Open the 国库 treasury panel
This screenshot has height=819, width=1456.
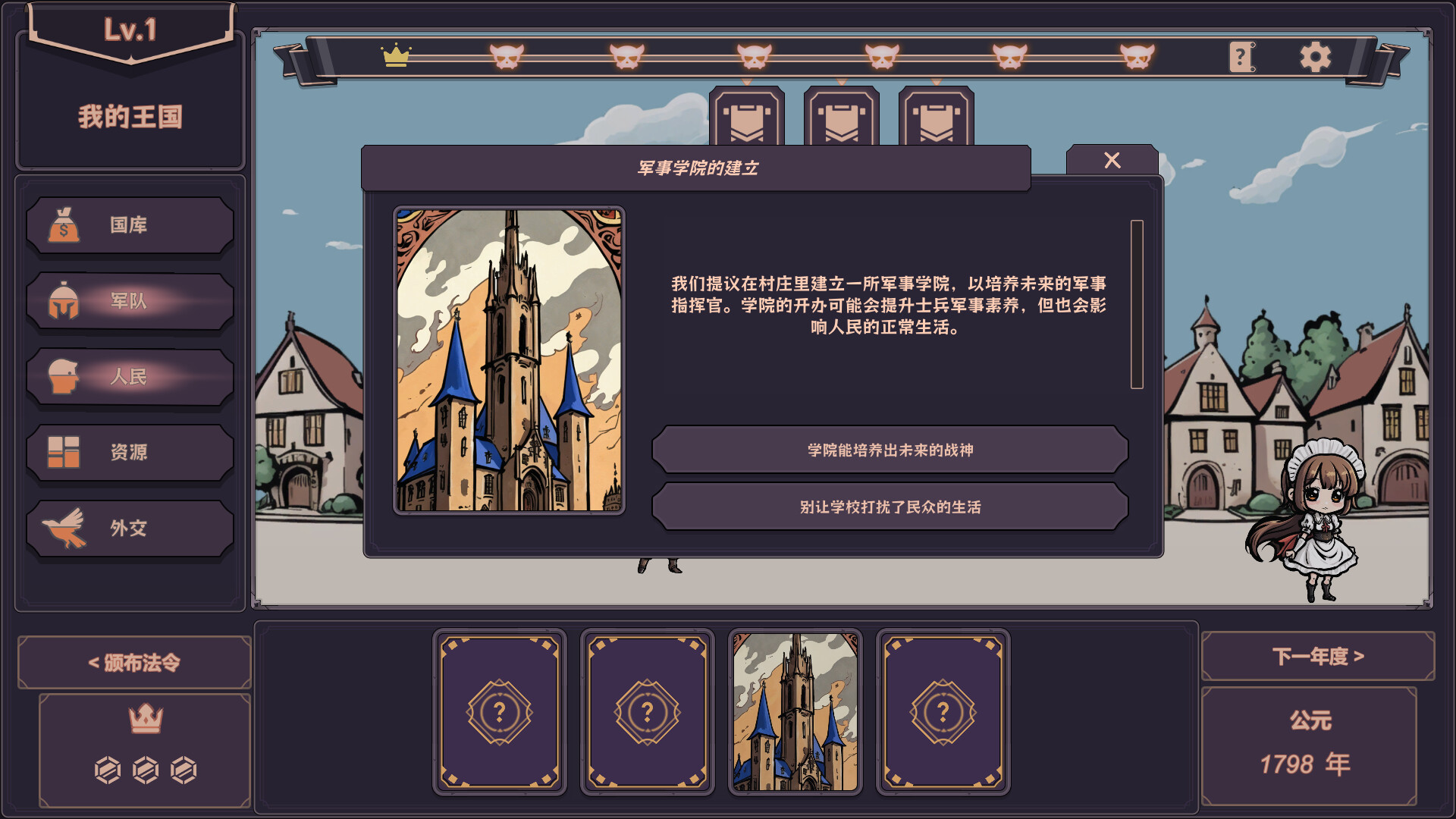coord(129,225)
